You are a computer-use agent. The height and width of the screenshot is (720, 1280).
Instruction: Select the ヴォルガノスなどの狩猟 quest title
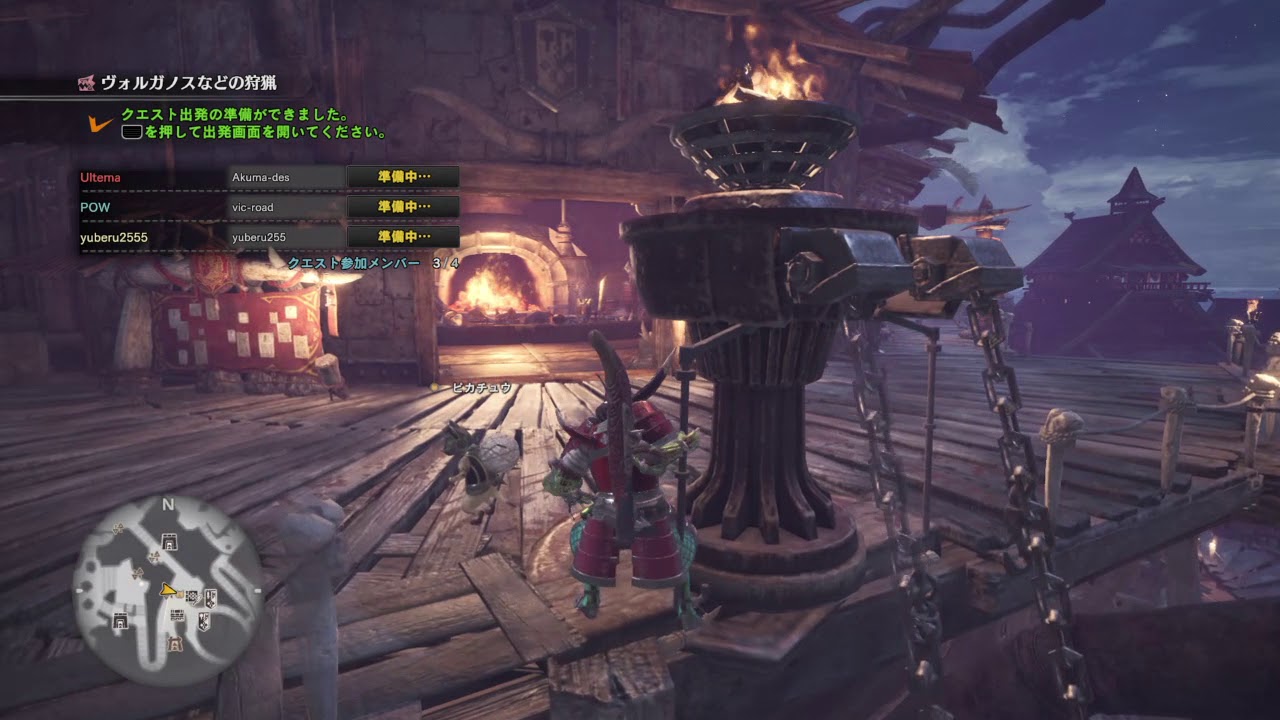click(191, 84)
